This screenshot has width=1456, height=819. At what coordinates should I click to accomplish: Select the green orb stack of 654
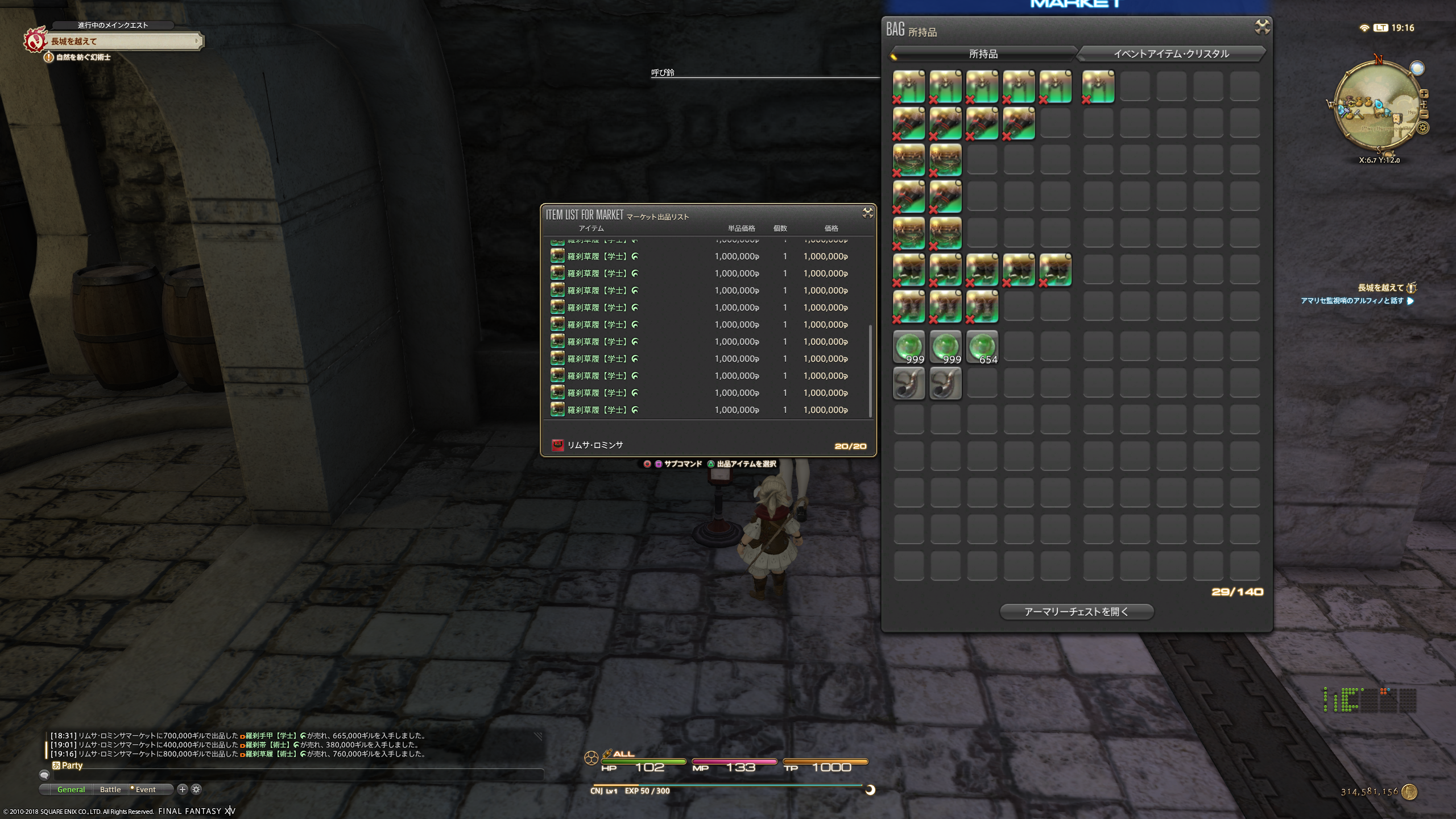[982, 346]
